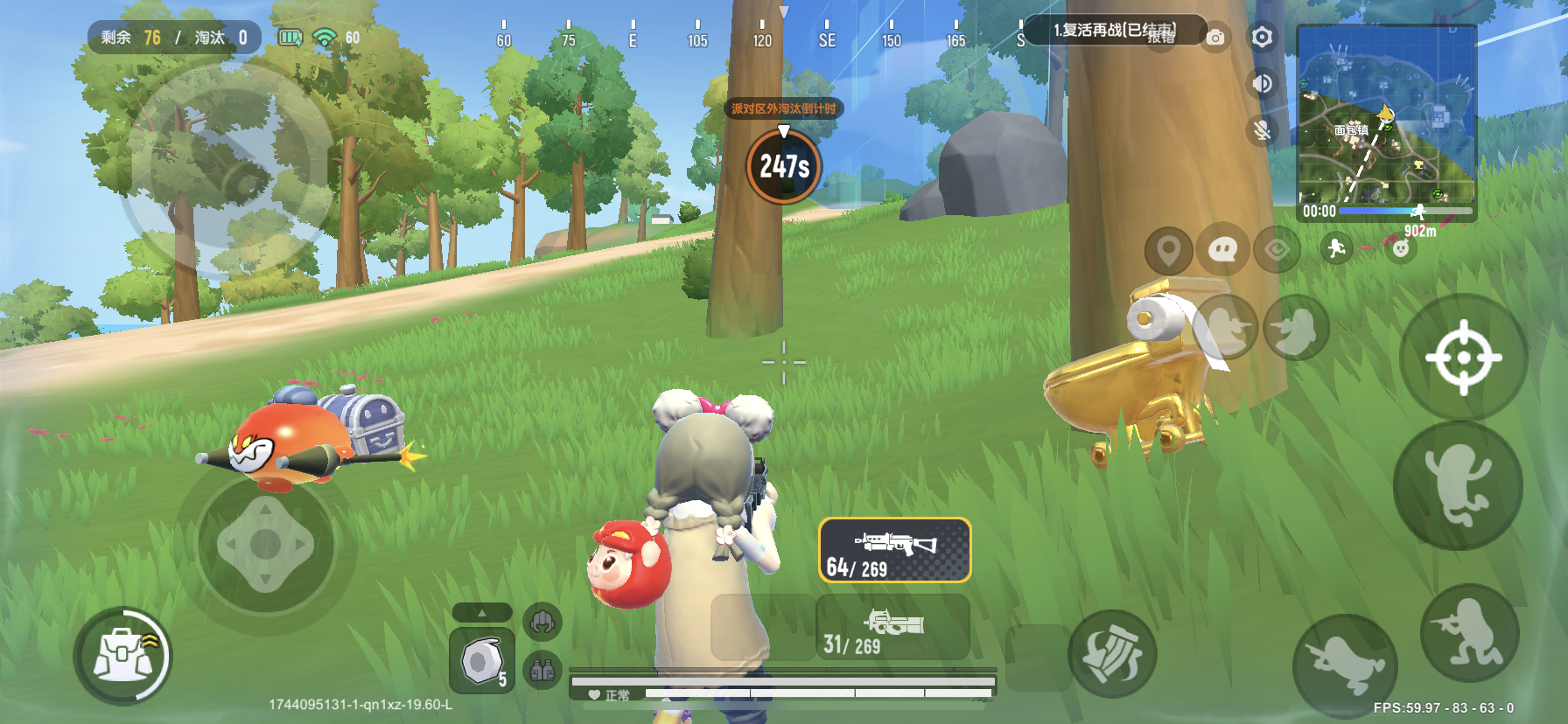Screen dimensions: 1568x724
Task: Tap the reload ammo button
Action: tap(1112, 653)
